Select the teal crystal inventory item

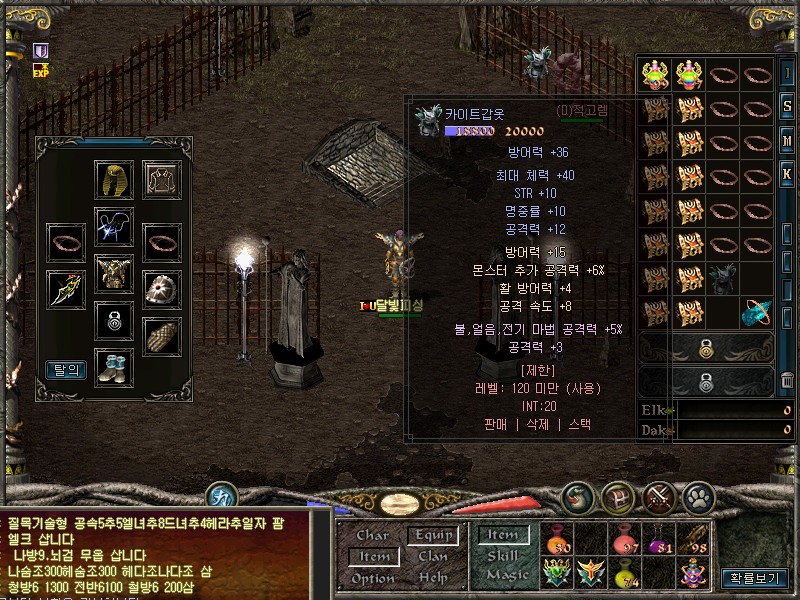click(757, 313)
